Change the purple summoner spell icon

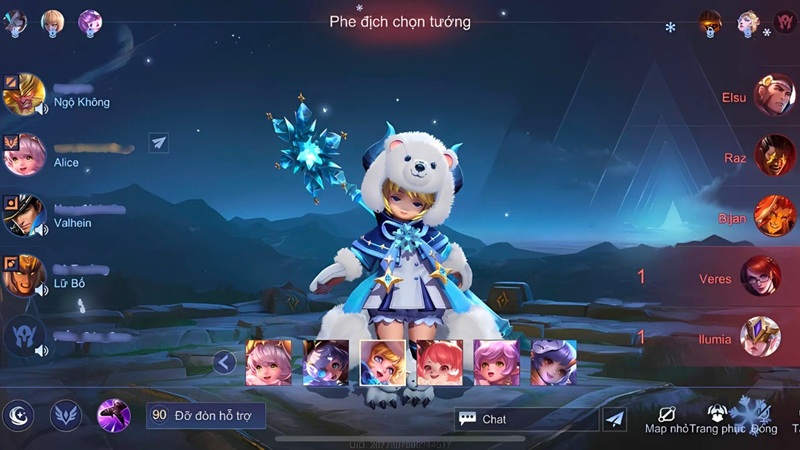(x=115, y=415)
